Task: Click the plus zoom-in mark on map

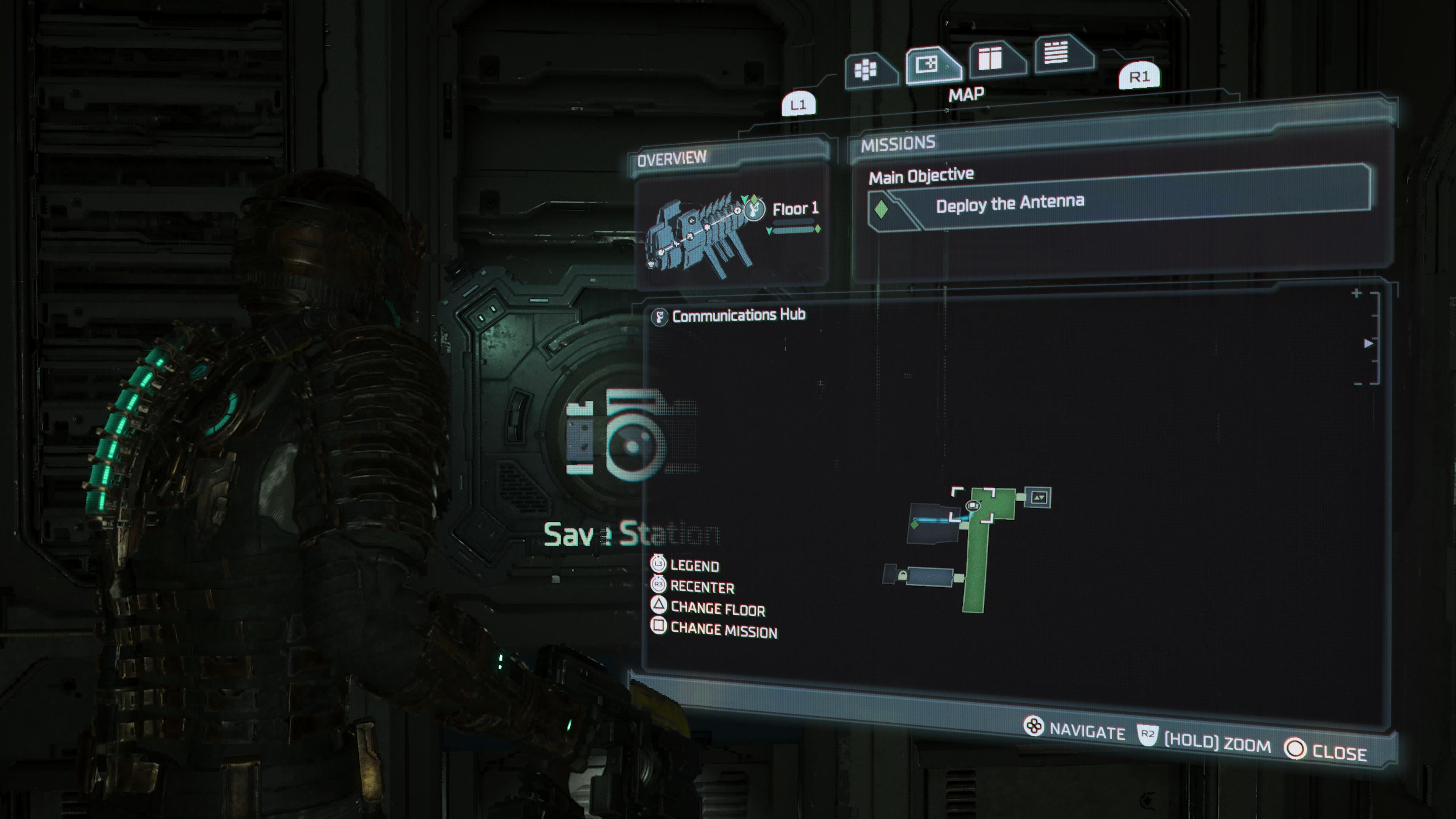Action: 1357,293
